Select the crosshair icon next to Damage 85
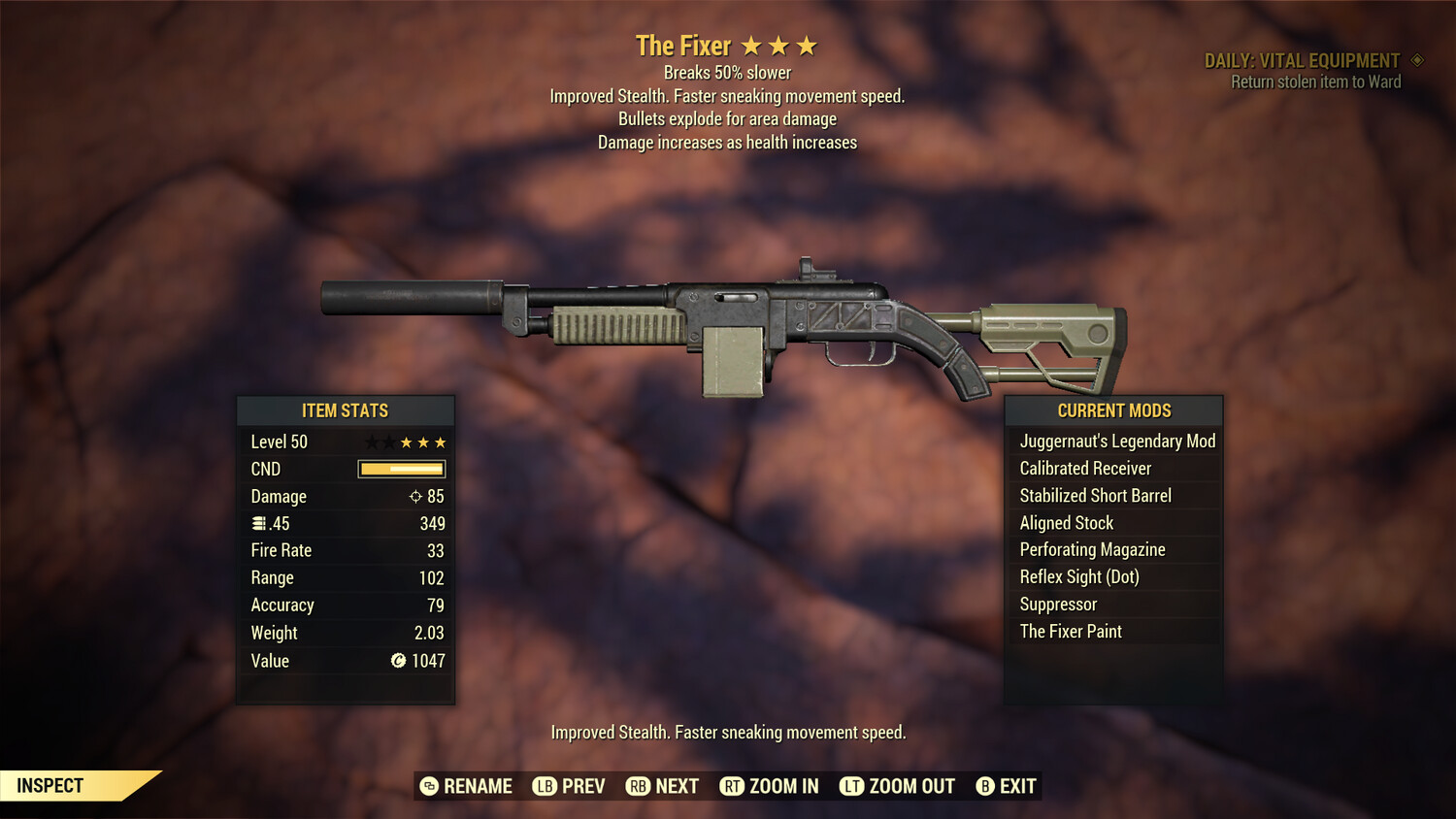 click(417, 496)
